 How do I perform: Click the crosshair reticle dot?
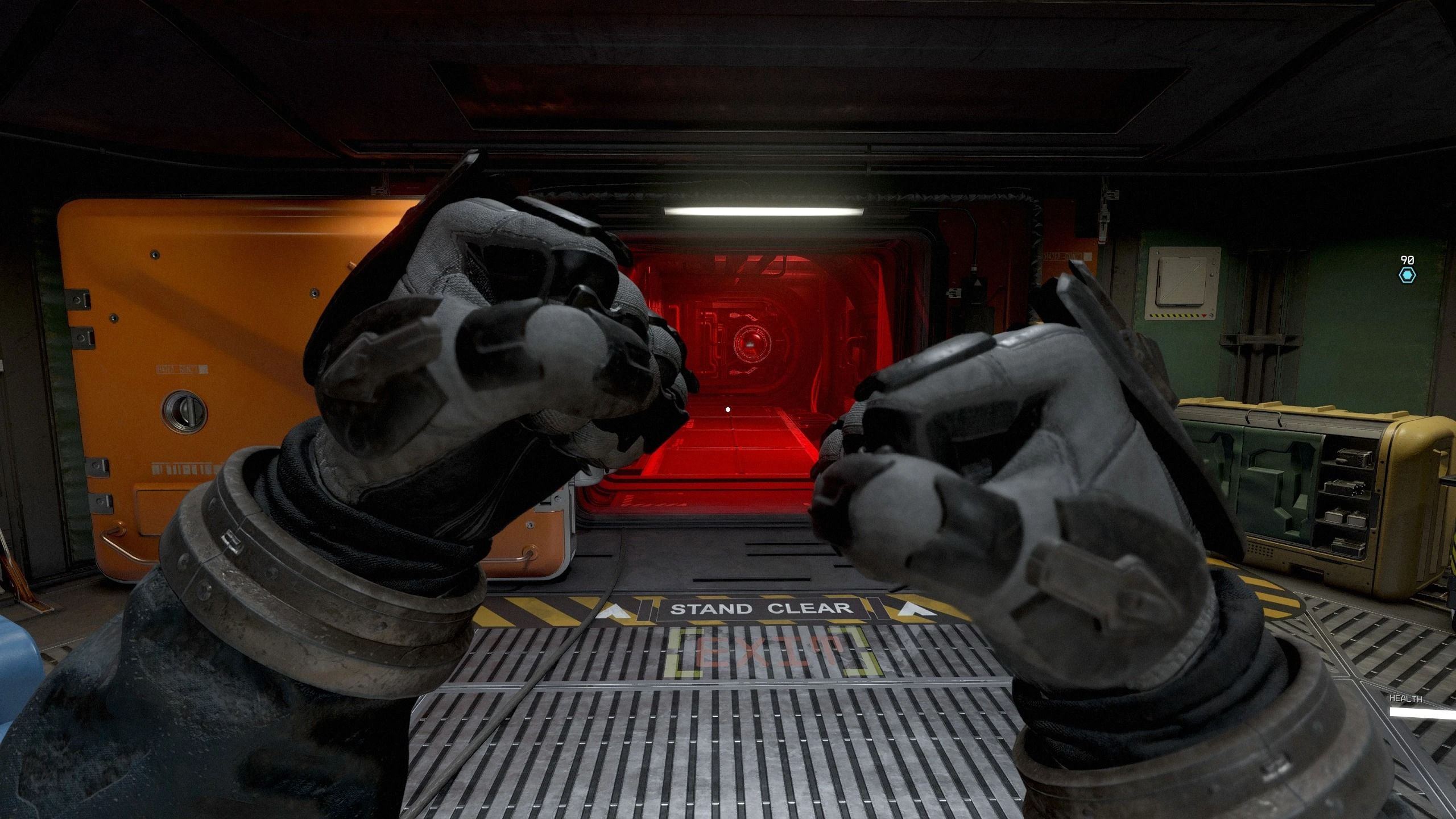728,408
